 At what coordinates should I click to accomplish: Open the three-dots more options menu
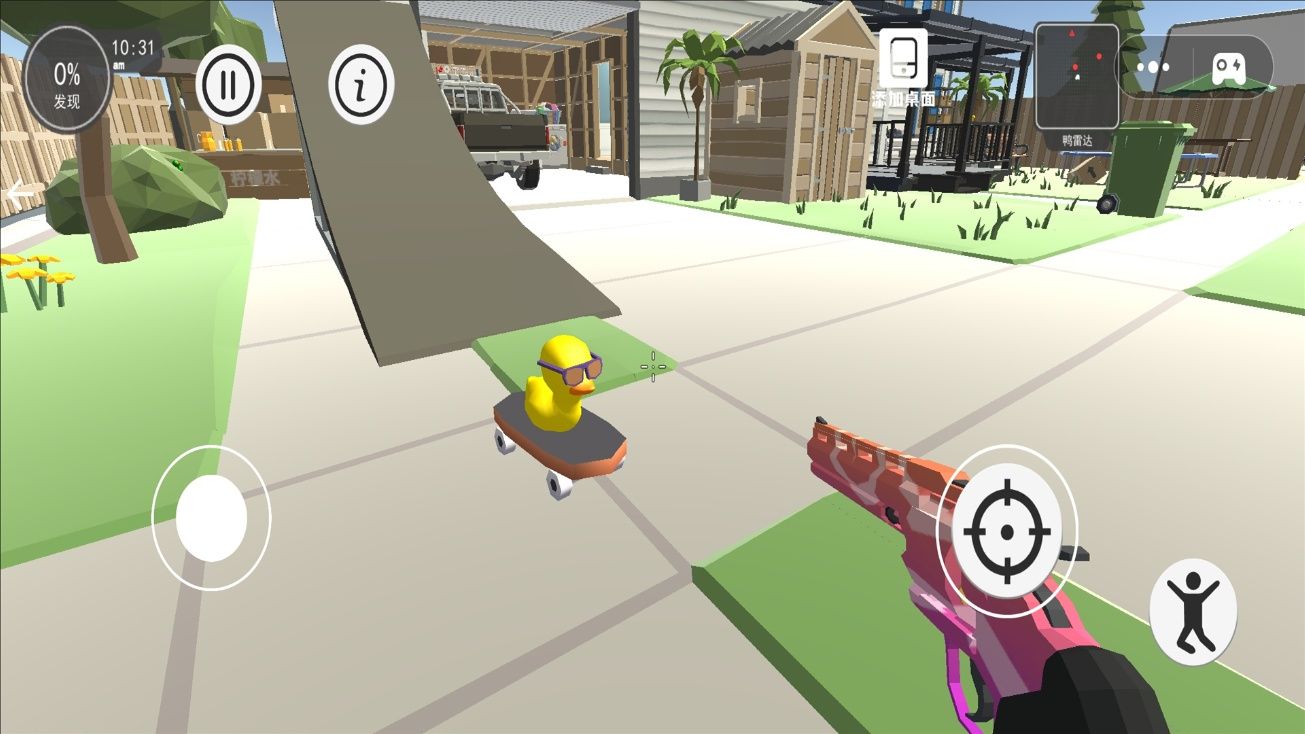point(1152,67)
